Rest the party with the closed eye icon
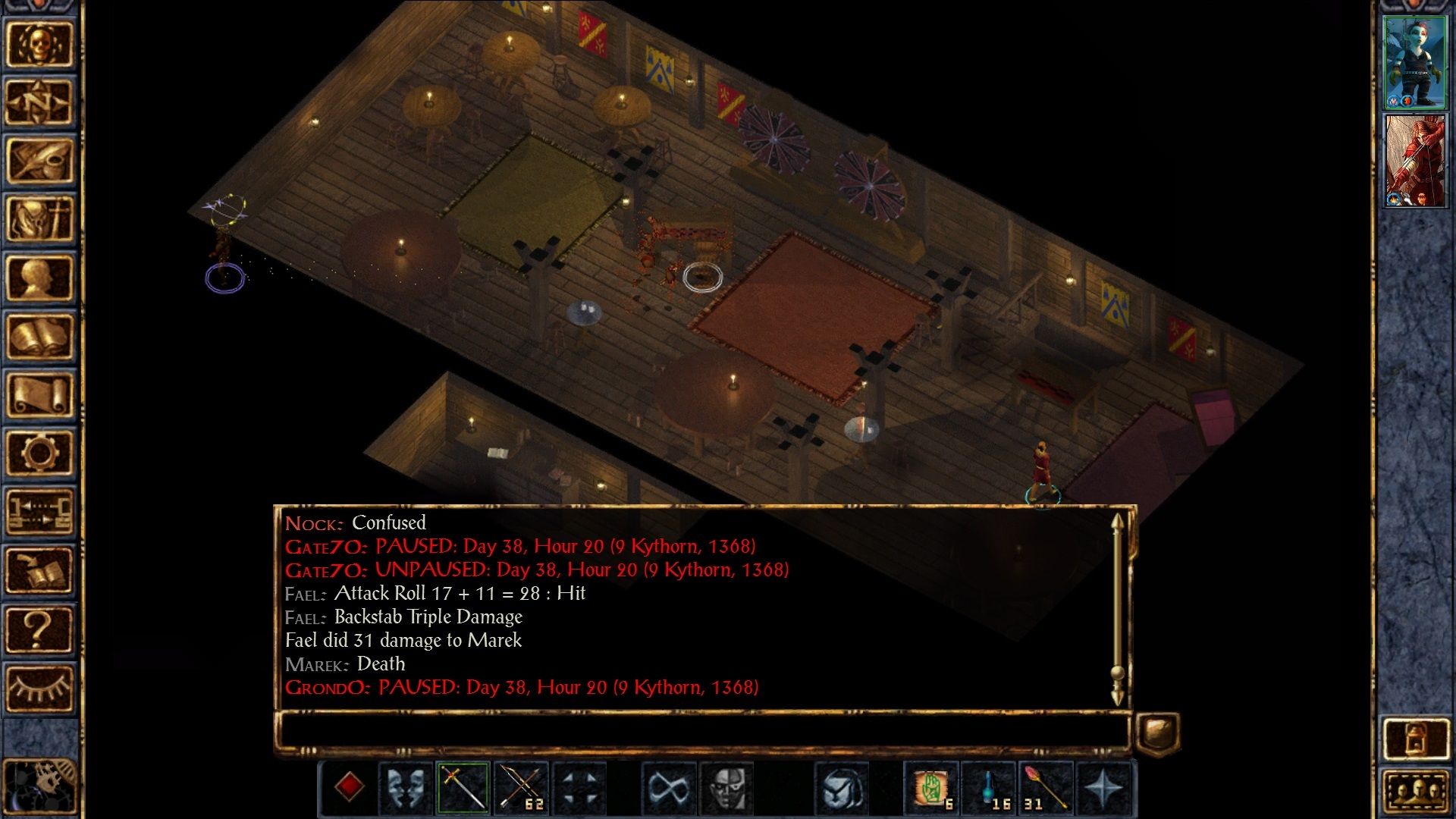The image size is (1456, 819). [39, 687]
